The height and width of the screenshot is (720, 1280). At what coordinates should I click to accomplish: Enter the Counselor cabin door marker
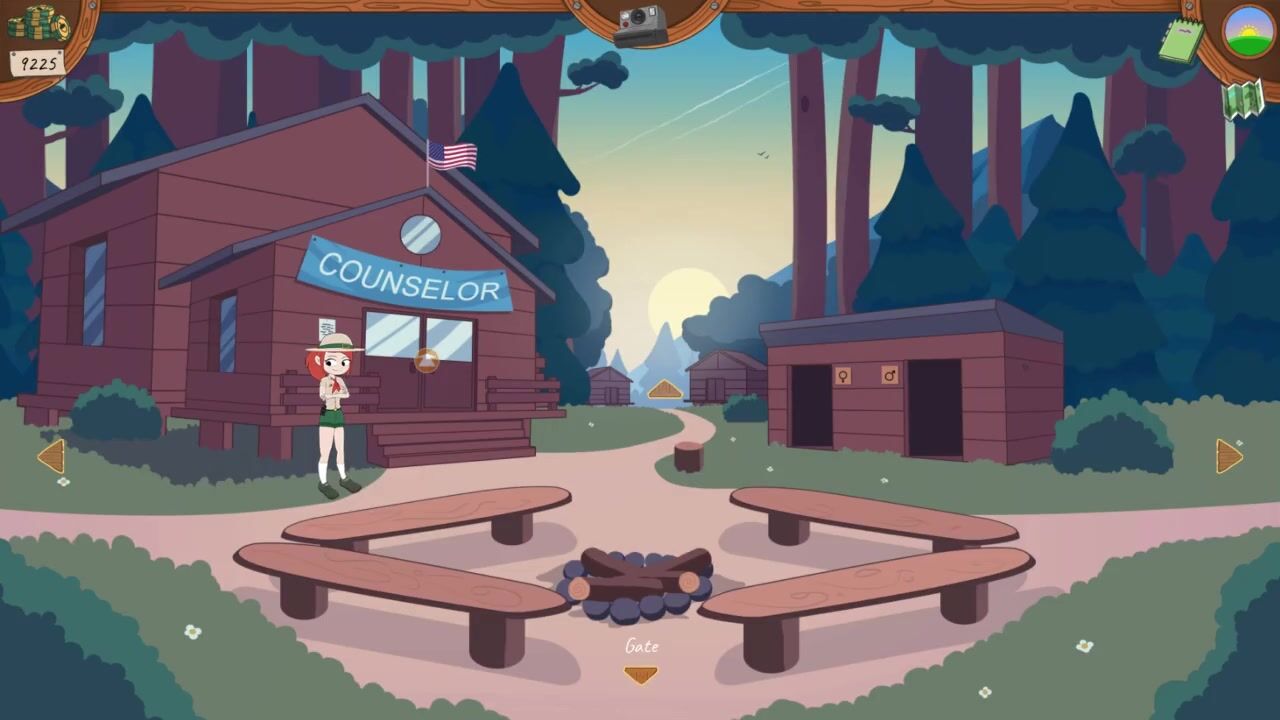pyautogui.click(x=427, y=361)
